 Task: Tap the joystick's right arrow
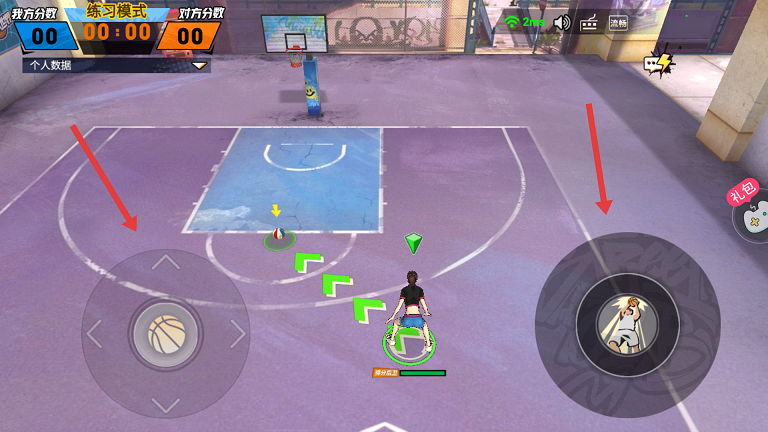(x=237, y=334)
